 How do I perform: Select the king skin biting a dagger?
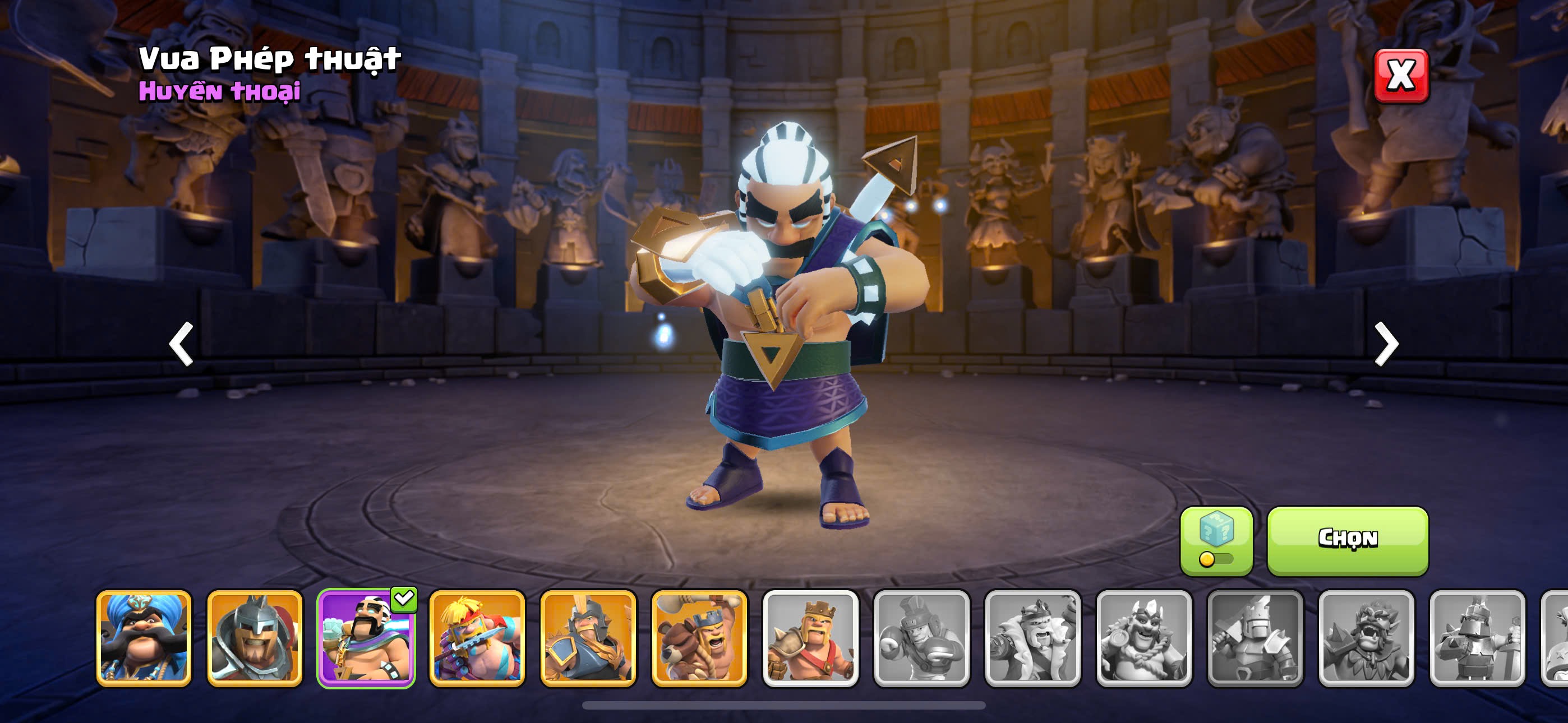(x=477, y=638)
